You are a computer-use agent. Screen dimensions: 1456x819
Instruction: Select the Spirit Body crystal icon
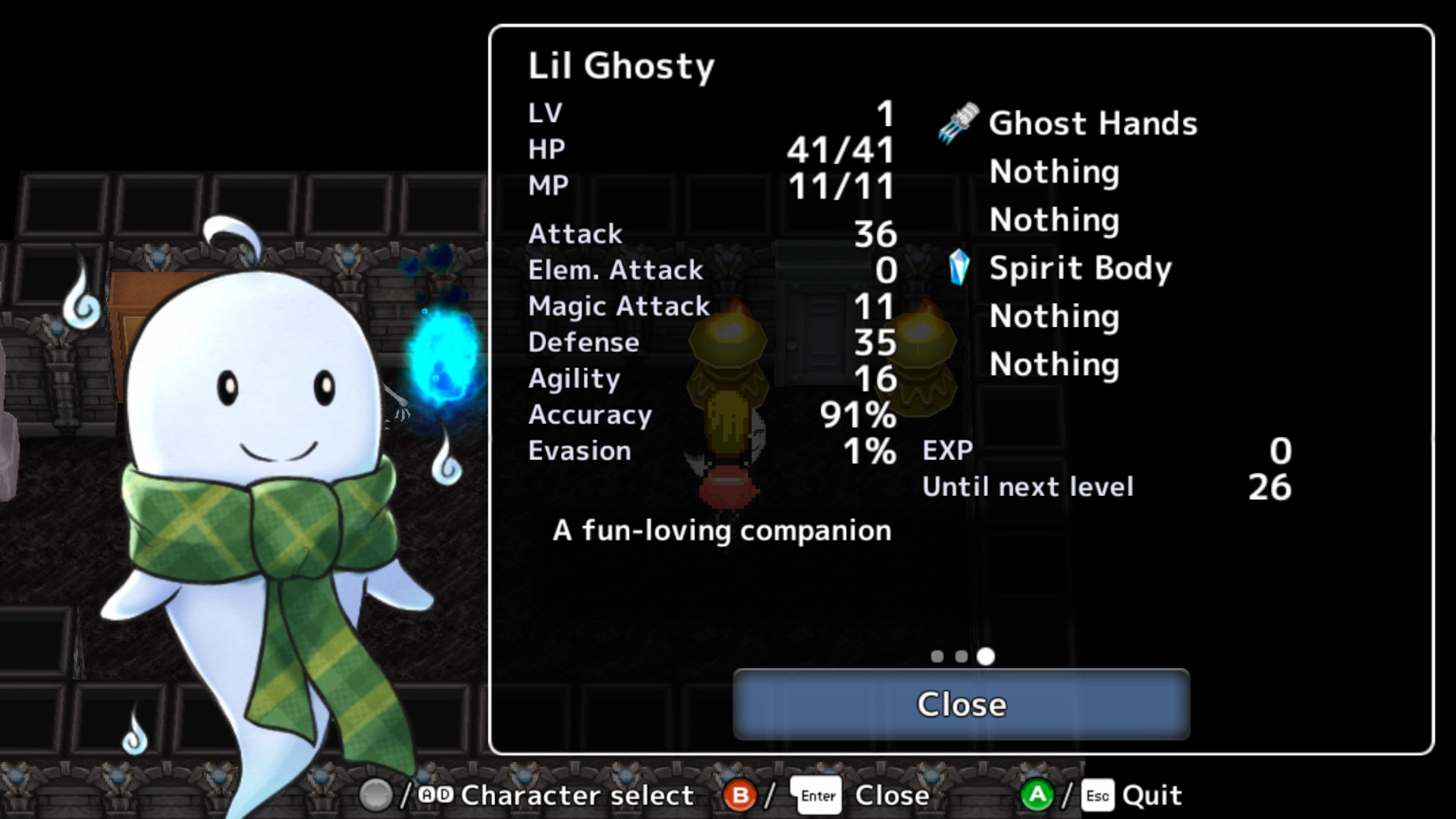coord(960,268)
